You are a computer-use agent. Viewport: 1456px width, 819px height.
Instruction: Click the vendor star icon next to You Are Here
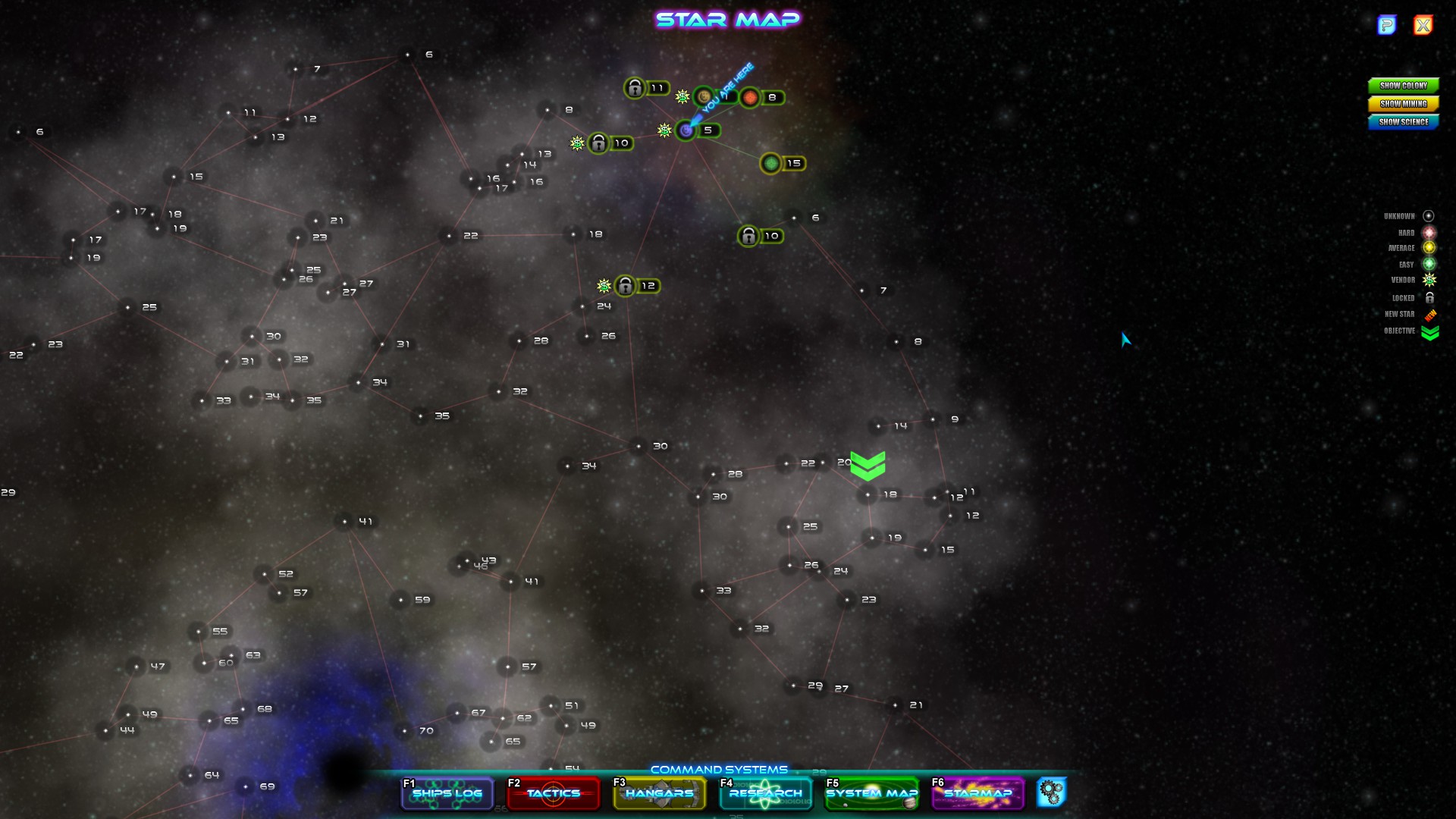pyautogui.click(x=681, y=96)
